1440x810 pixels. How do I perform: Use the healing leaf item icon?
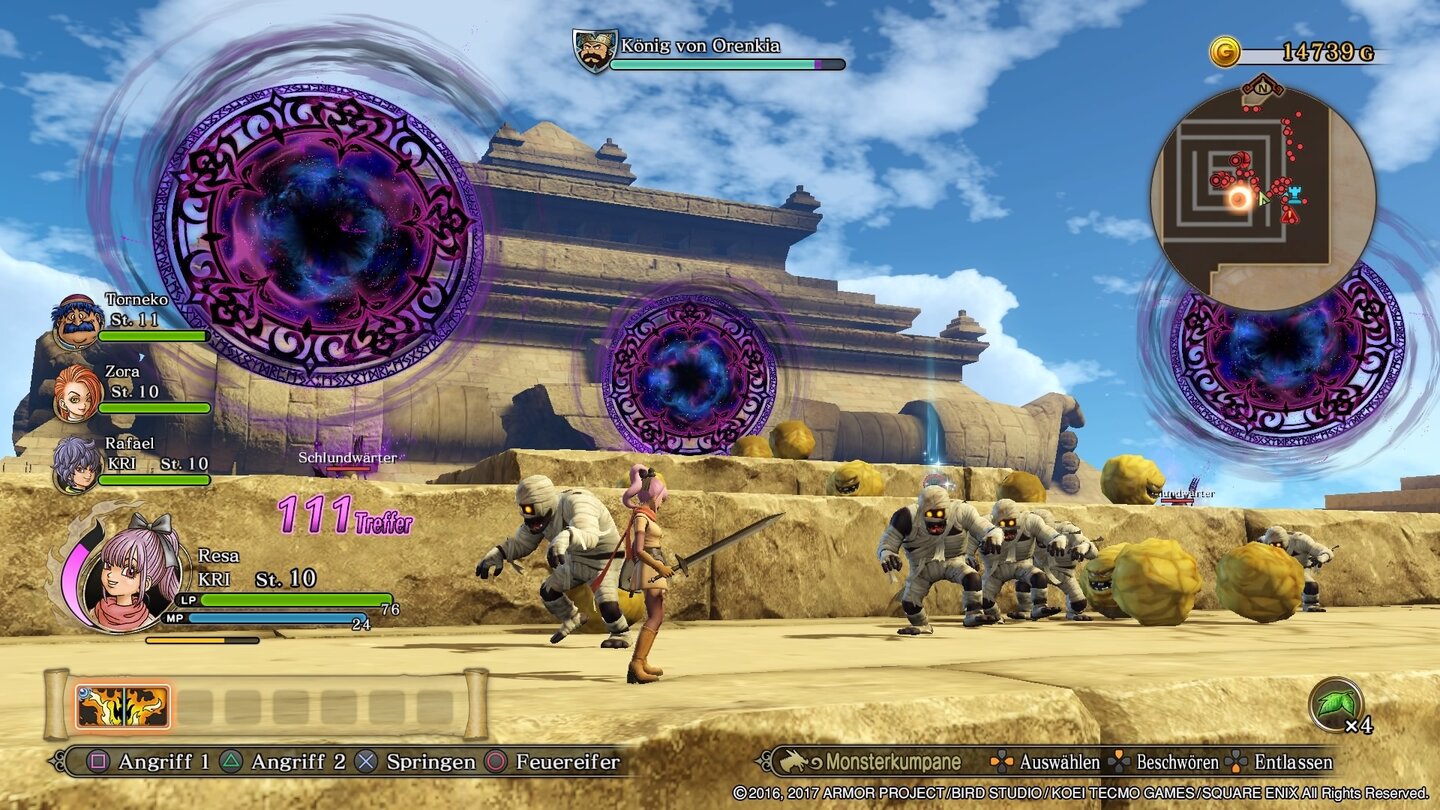point(1335,704)
